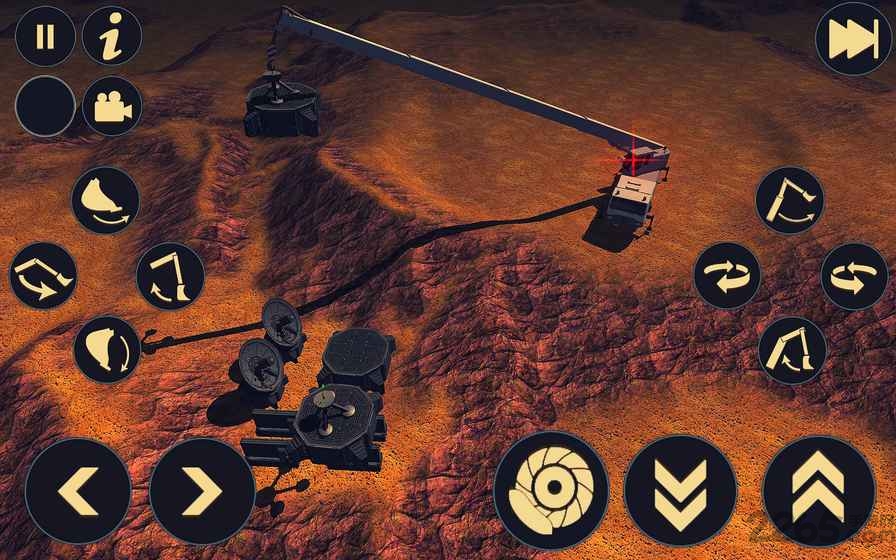This screenshot has height=560, width=896.
Task: Steer left with the left arrow button
Action: click(77, 491)
